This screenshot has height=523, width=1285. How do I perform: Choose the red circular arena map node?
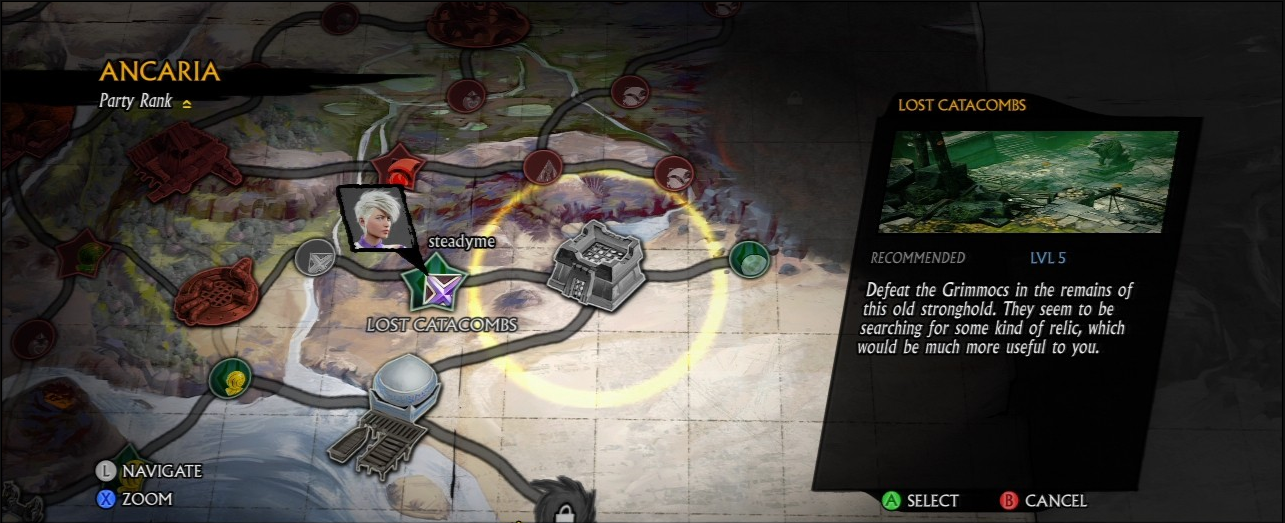[x=215, y=292]
